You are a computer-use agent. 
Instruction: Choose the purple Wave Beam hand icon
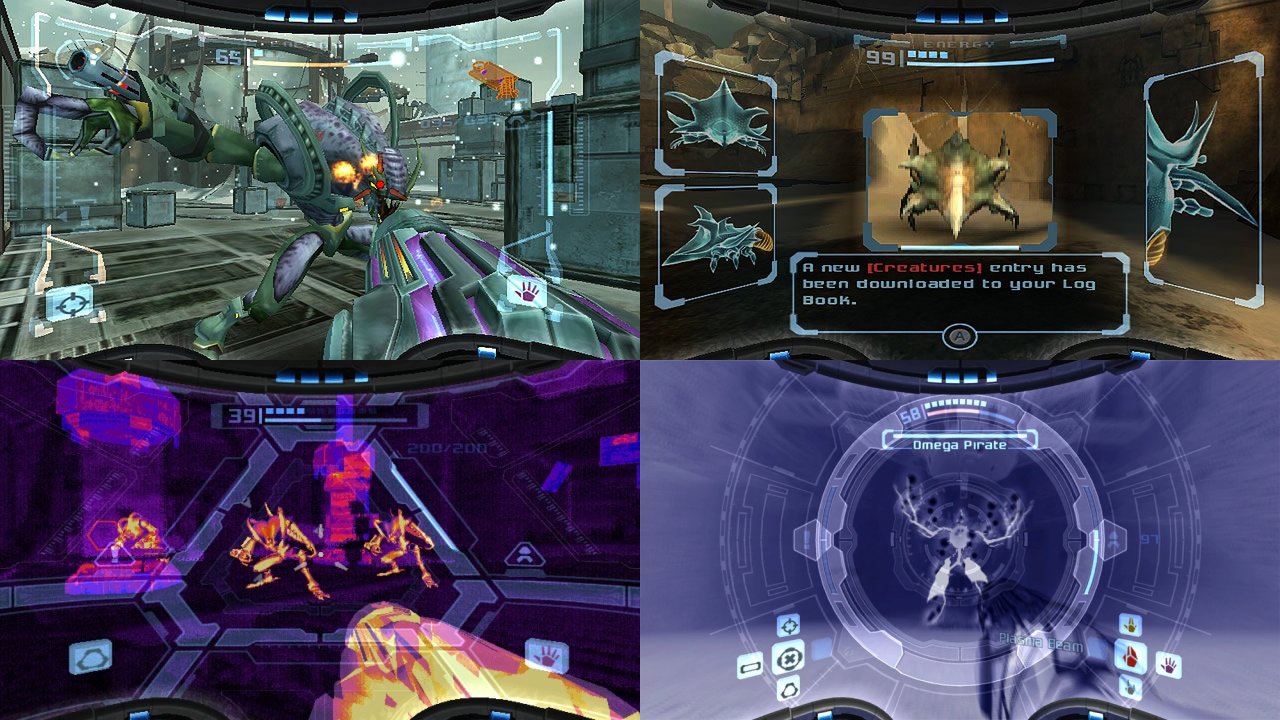click(x=1170, y=665)
